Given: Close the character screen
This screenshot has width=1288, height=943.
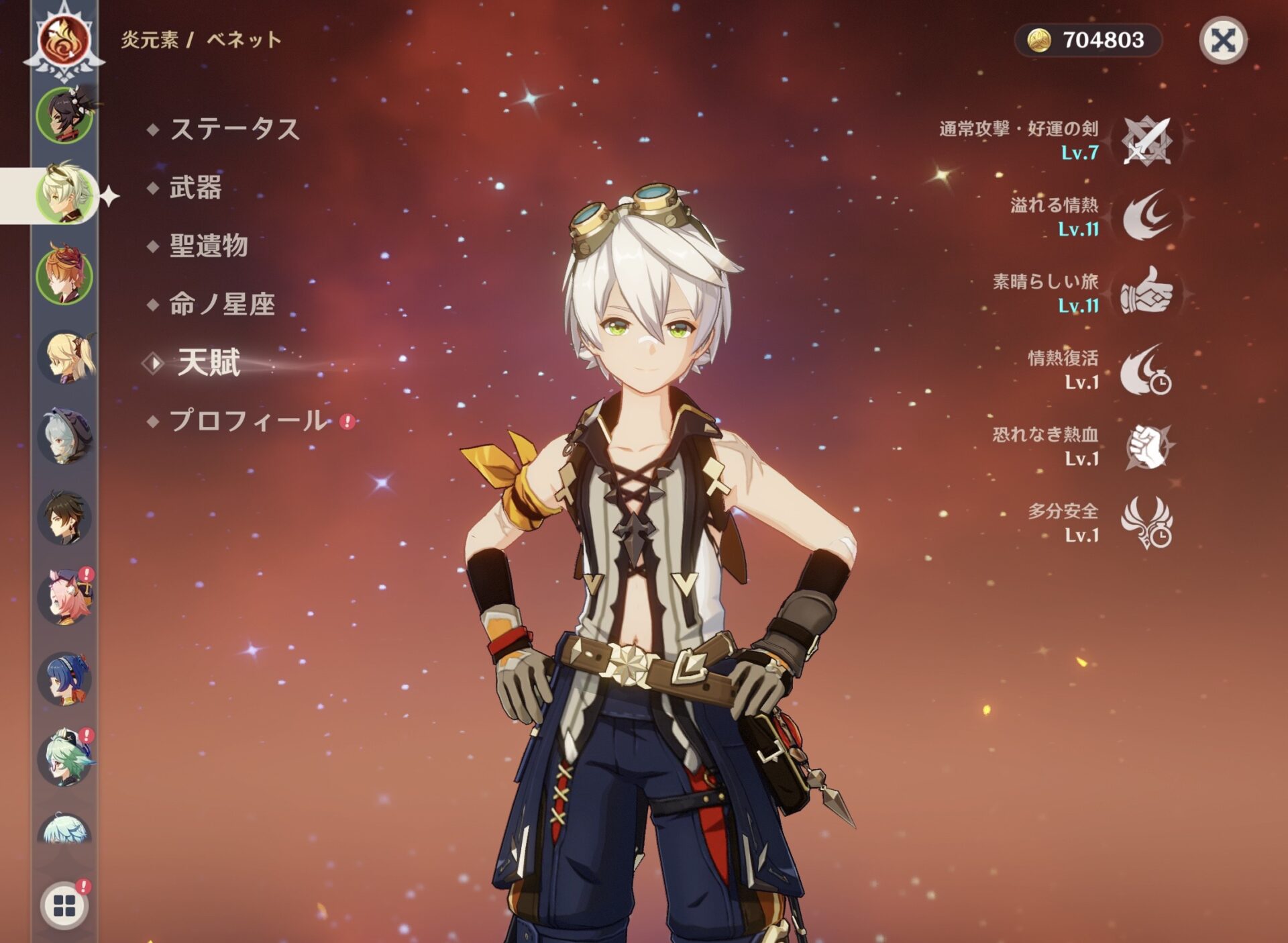Looking at the screenshot, I should pos(1222,41).
